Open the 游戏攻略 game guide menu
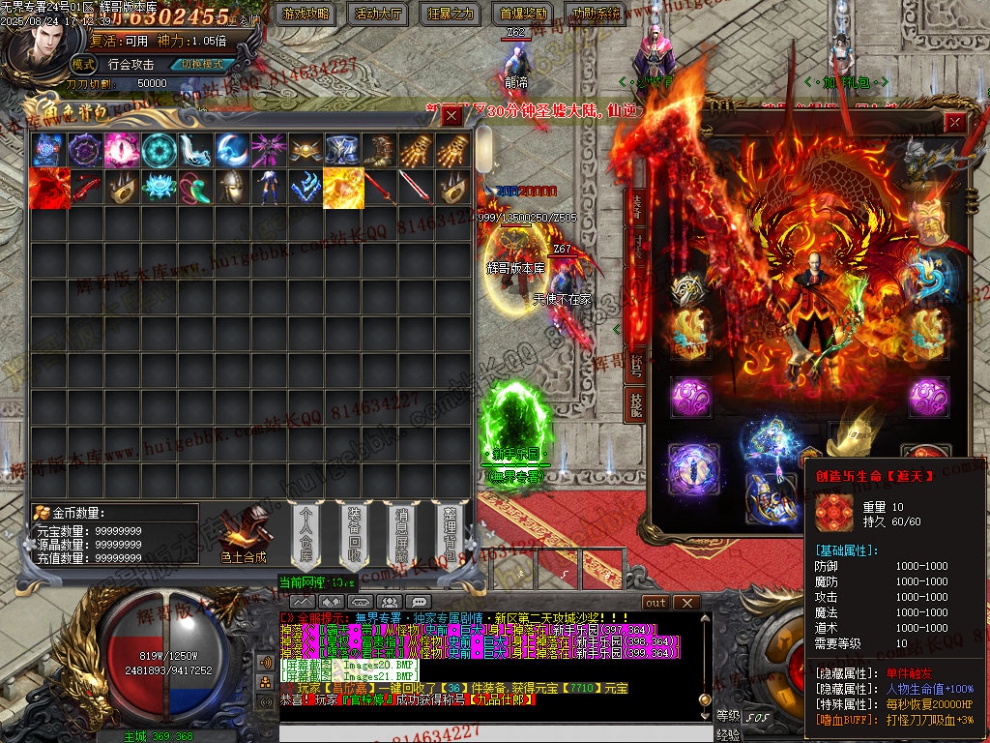Viewport: 990px width, 743px height. click(306, 14)
